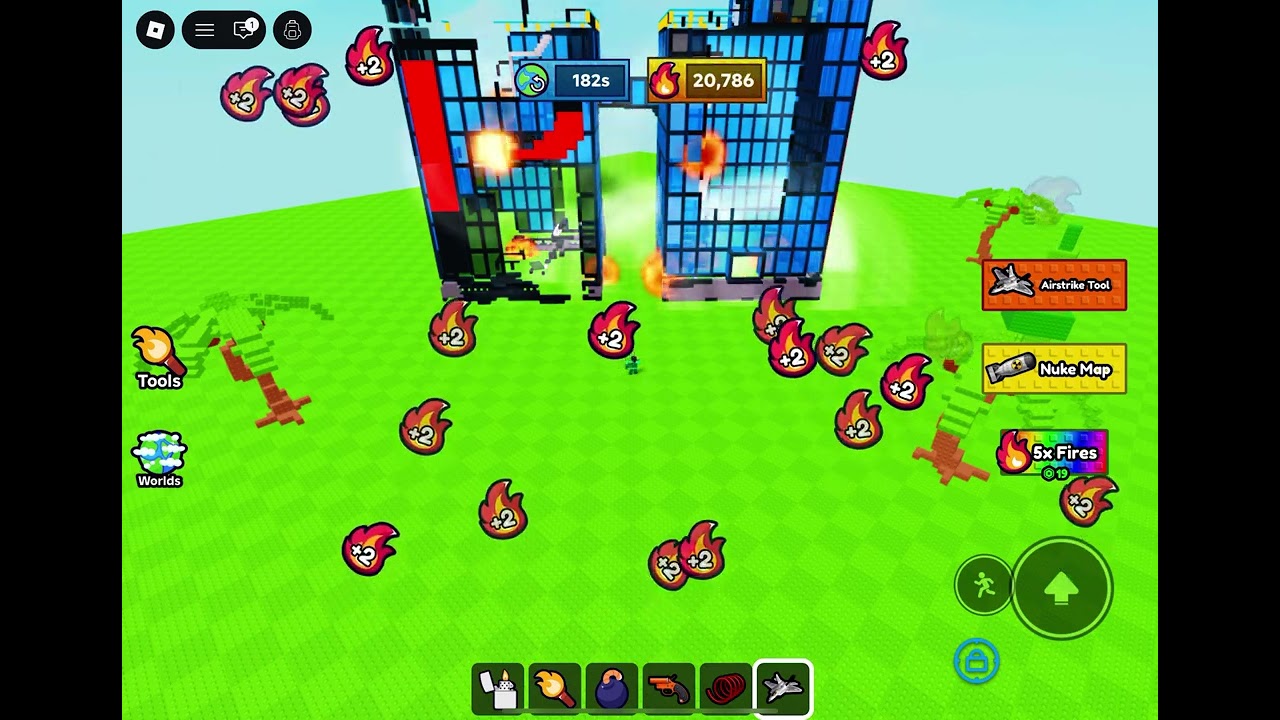Equip the orange flare gun slot
Screen dimensions: 1280x720
click(x=669, y=688)
